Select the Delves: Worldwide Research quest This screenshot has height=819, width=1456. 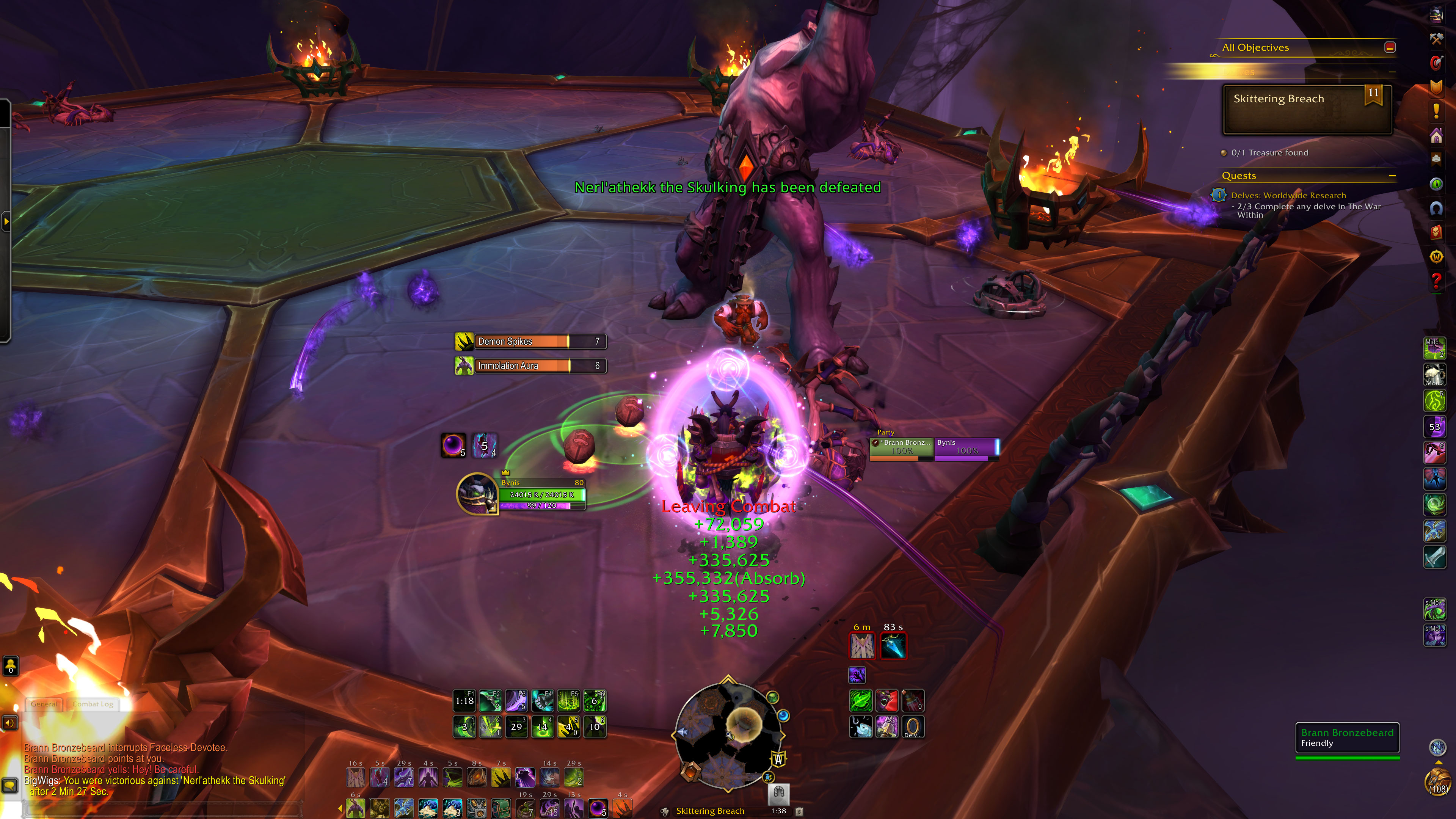point(1288,196)
